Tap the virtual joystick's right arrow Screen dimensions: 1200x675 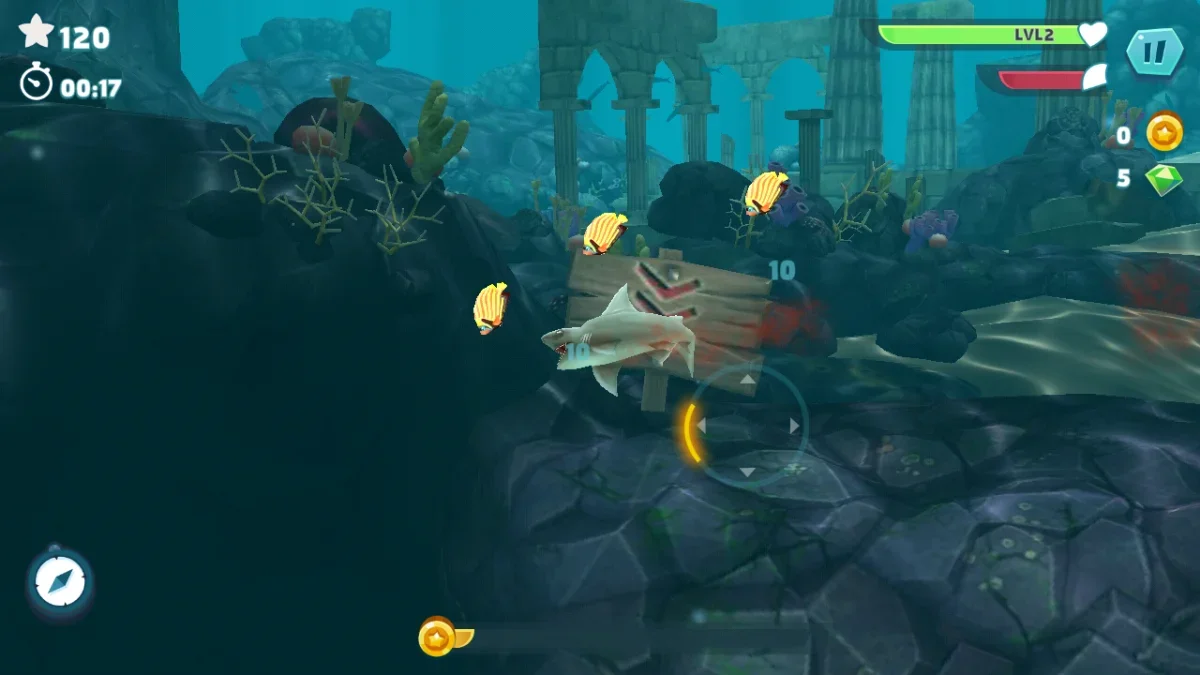(795, 426)
